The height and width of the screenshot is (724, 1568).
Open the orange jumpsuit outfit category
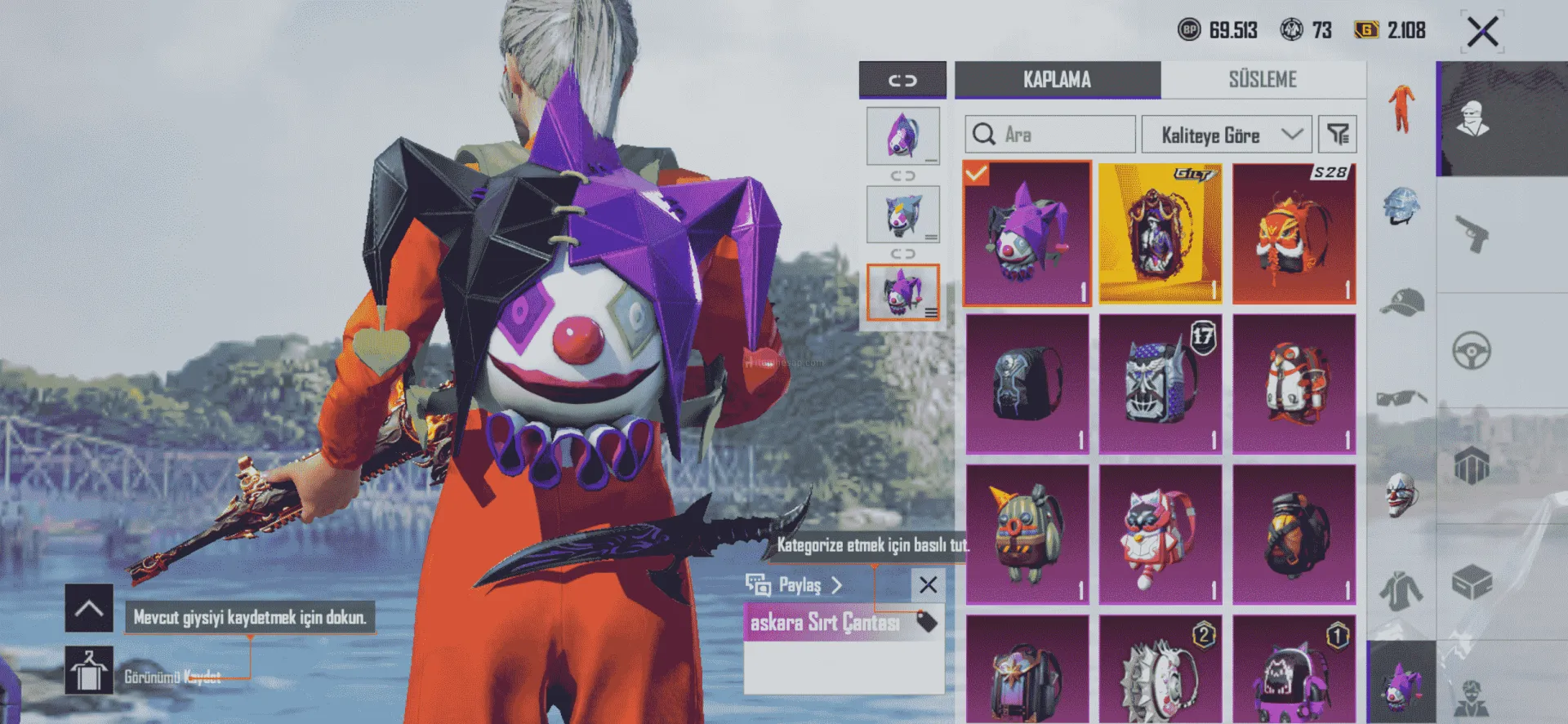coord(1401,109)
